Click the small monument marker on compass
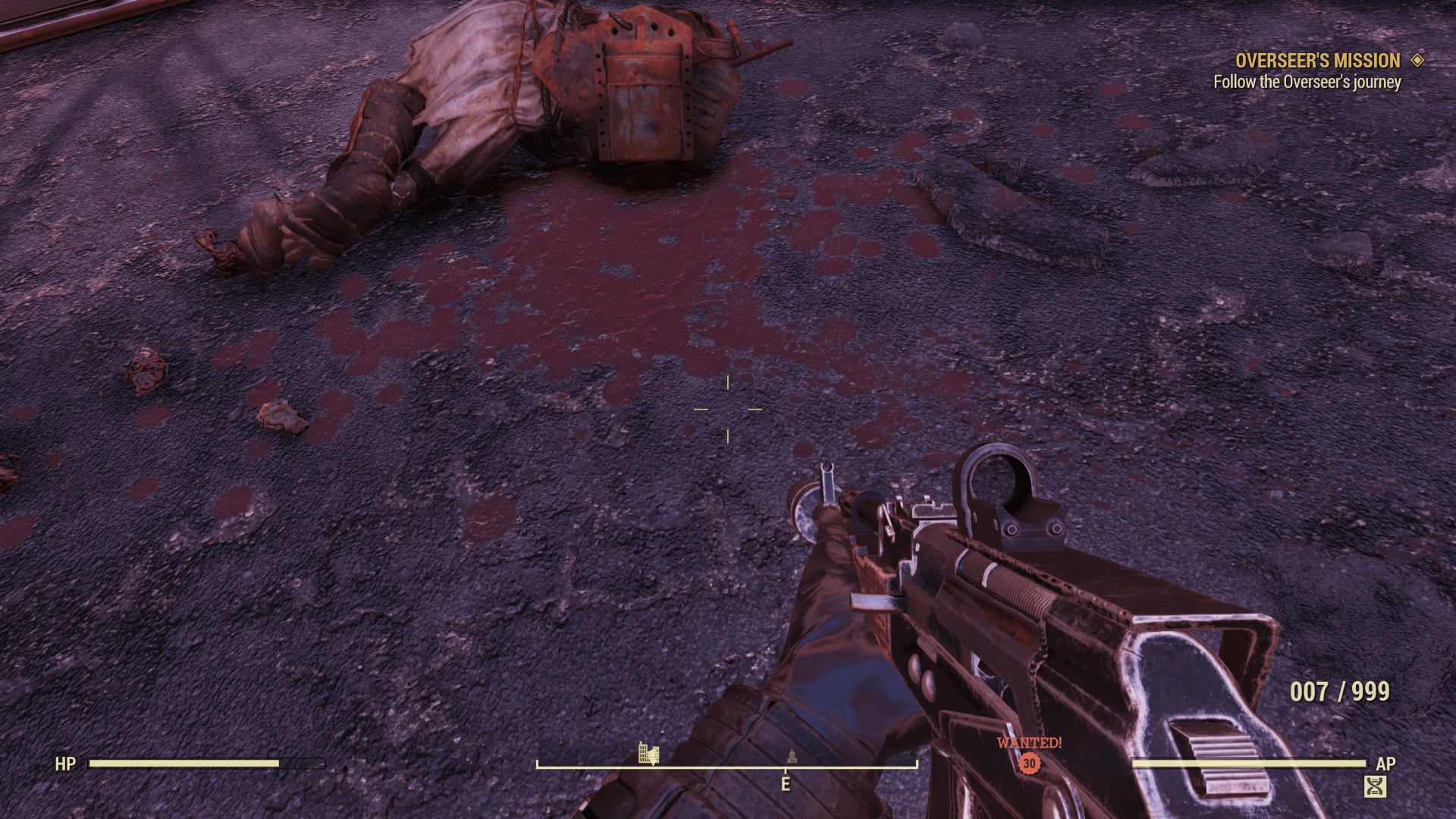Viewport: 1456px width, 819px height. click(x=792, y=755)
